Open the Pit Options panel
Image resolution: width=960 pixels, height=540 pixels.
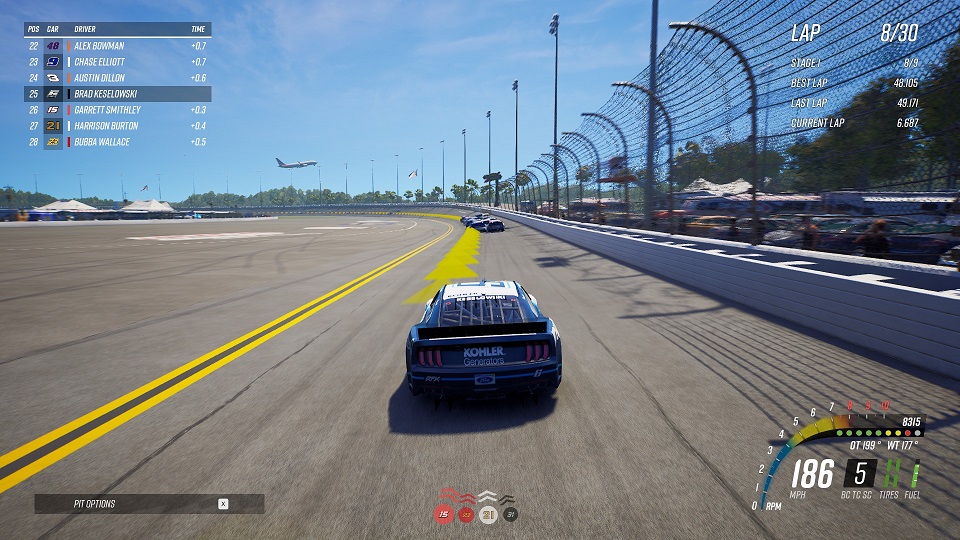149,504
